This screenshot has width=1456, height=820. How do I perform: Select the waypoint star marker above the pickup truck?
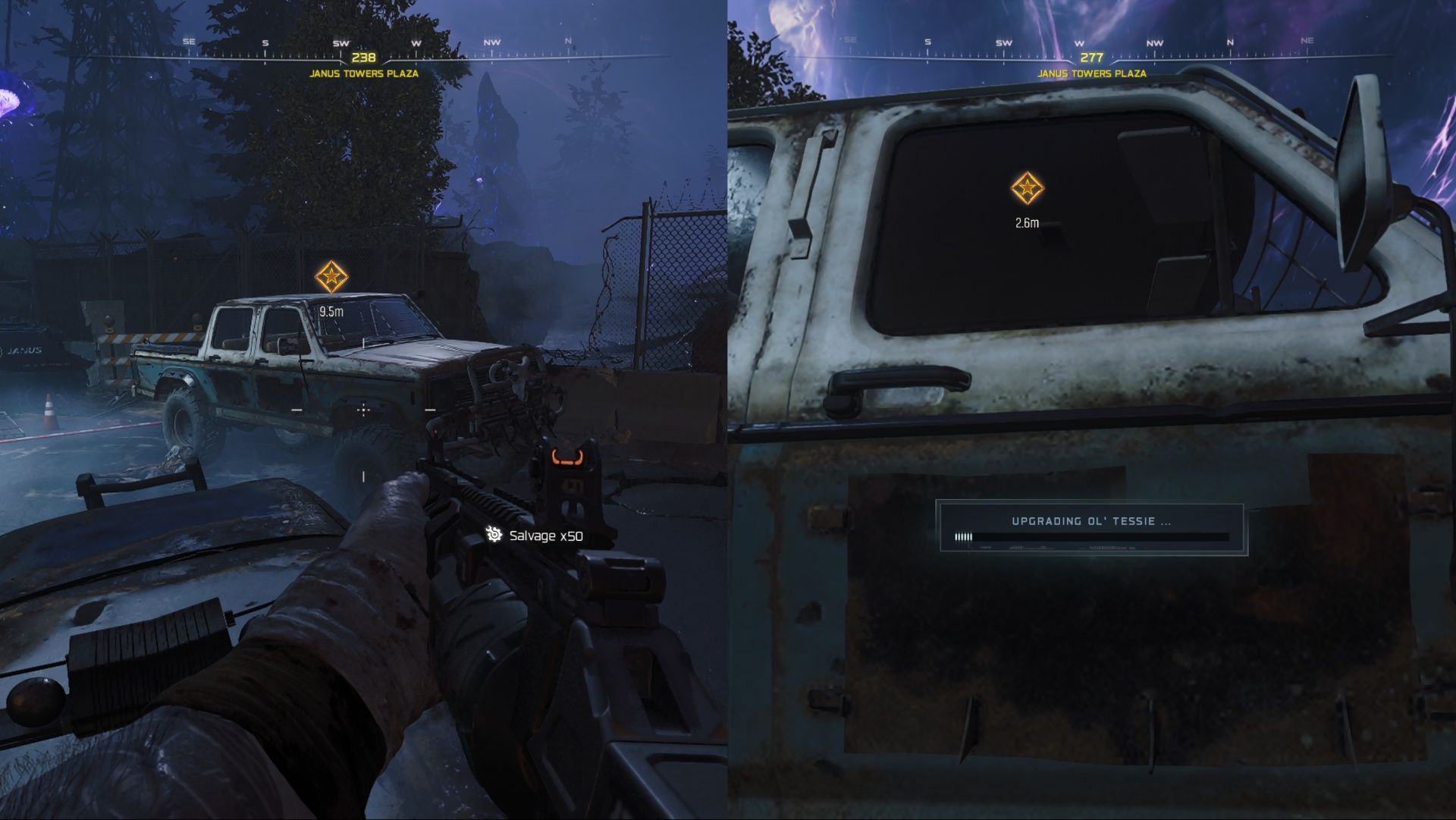332,275
